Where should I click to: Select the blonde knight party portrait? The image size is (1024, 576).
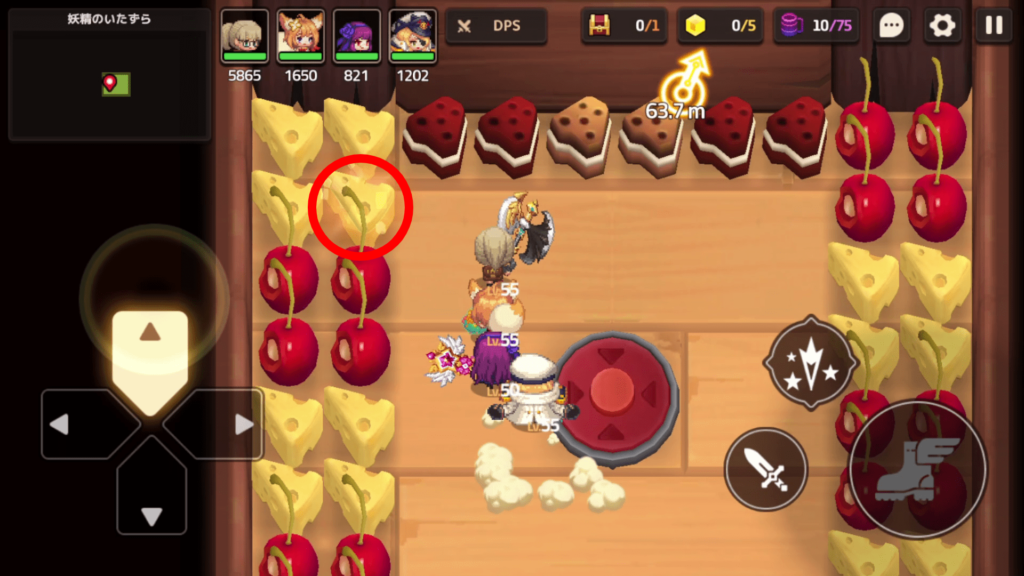pos(244,36)
